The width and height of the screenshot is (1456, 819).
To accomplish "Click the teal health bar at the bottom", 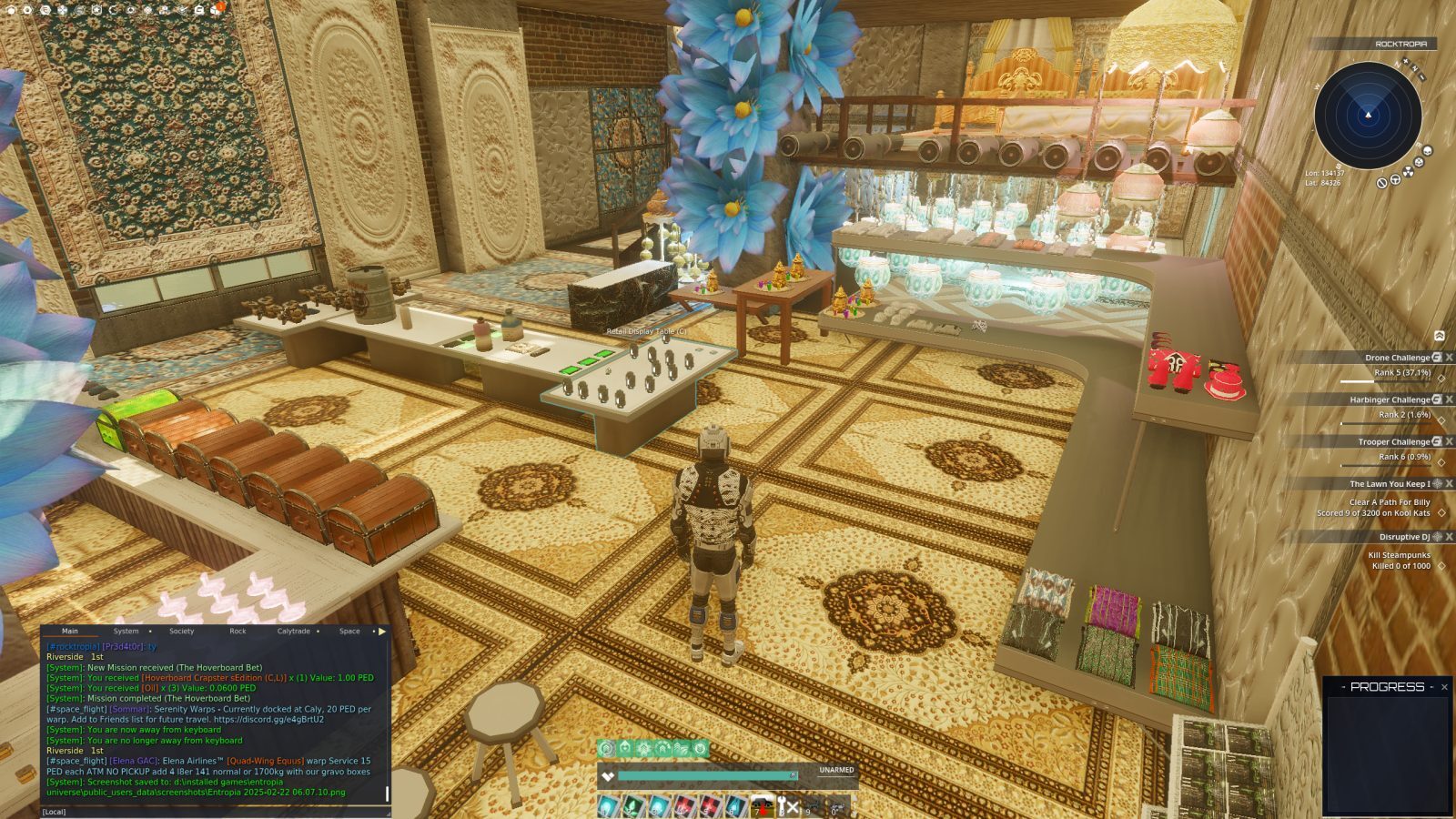I will pos(710,773).
